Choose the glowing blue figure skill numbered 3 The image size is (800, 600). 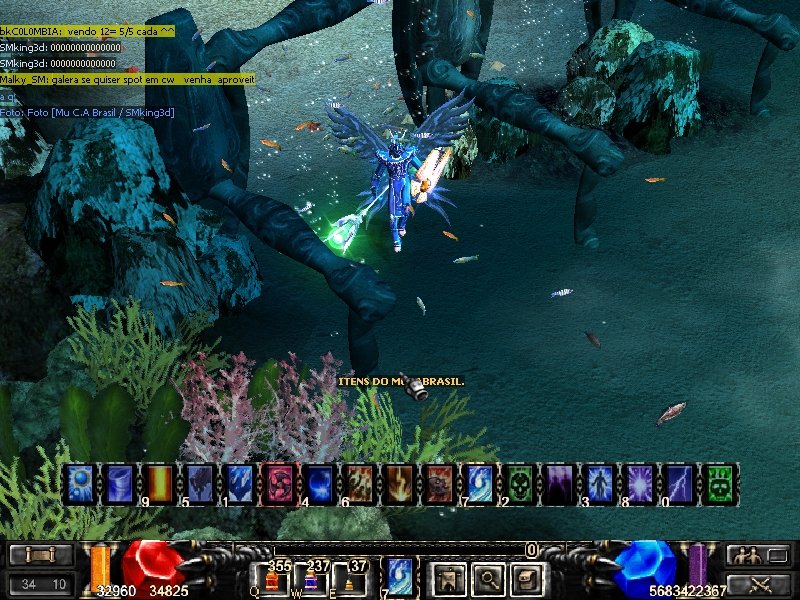[x=598, y=482]
